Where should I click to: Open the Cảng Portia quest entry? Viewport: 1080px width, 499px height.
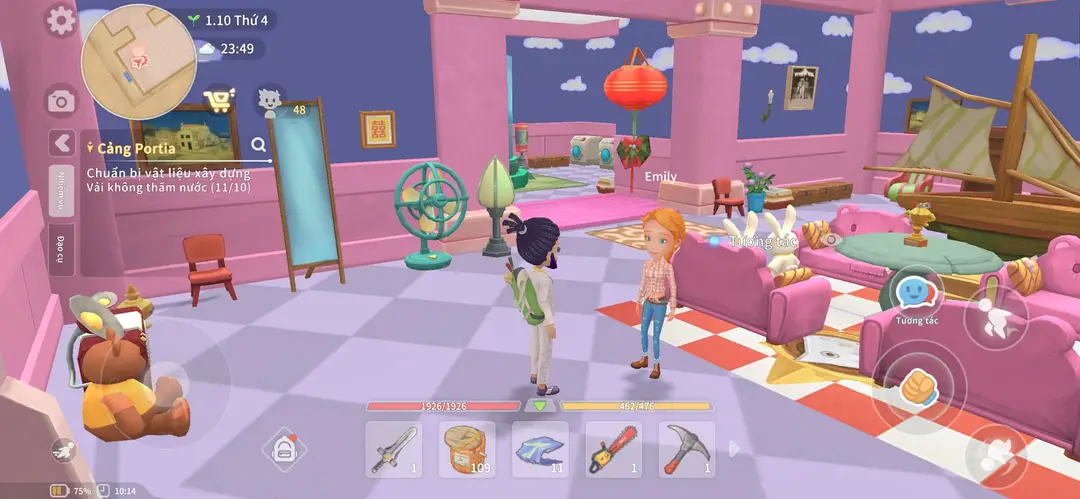(x=136, y=148)
